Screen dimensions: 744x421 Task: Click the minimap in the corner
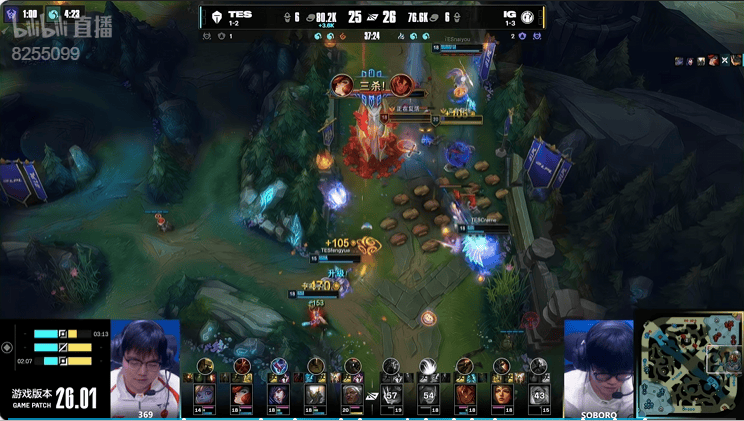(690, 368)
